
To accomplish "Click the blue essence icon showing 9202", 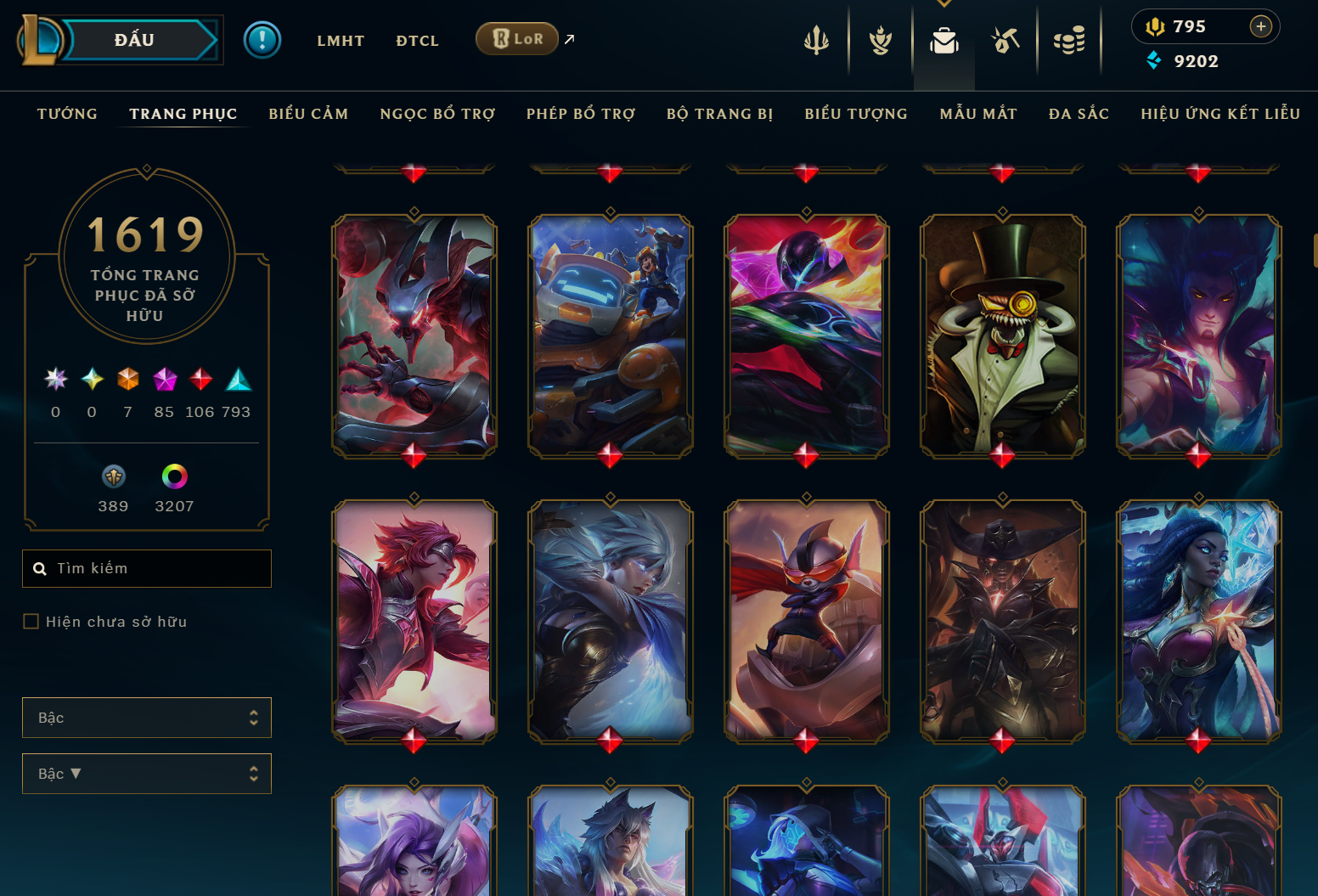I will pos(1154,60).
